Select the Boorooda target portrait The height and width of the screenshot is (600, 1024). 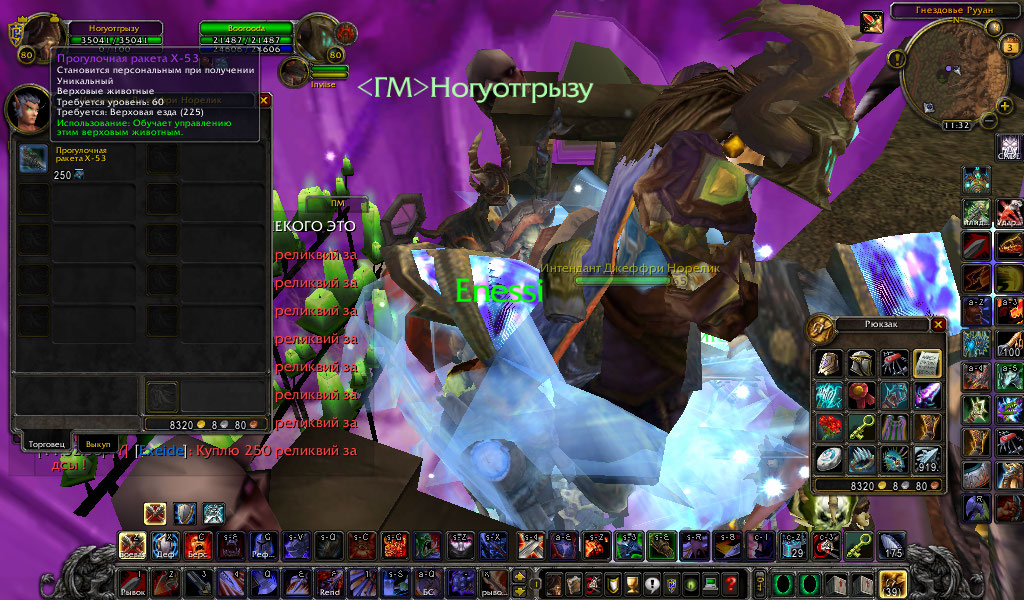click(320, 38)
